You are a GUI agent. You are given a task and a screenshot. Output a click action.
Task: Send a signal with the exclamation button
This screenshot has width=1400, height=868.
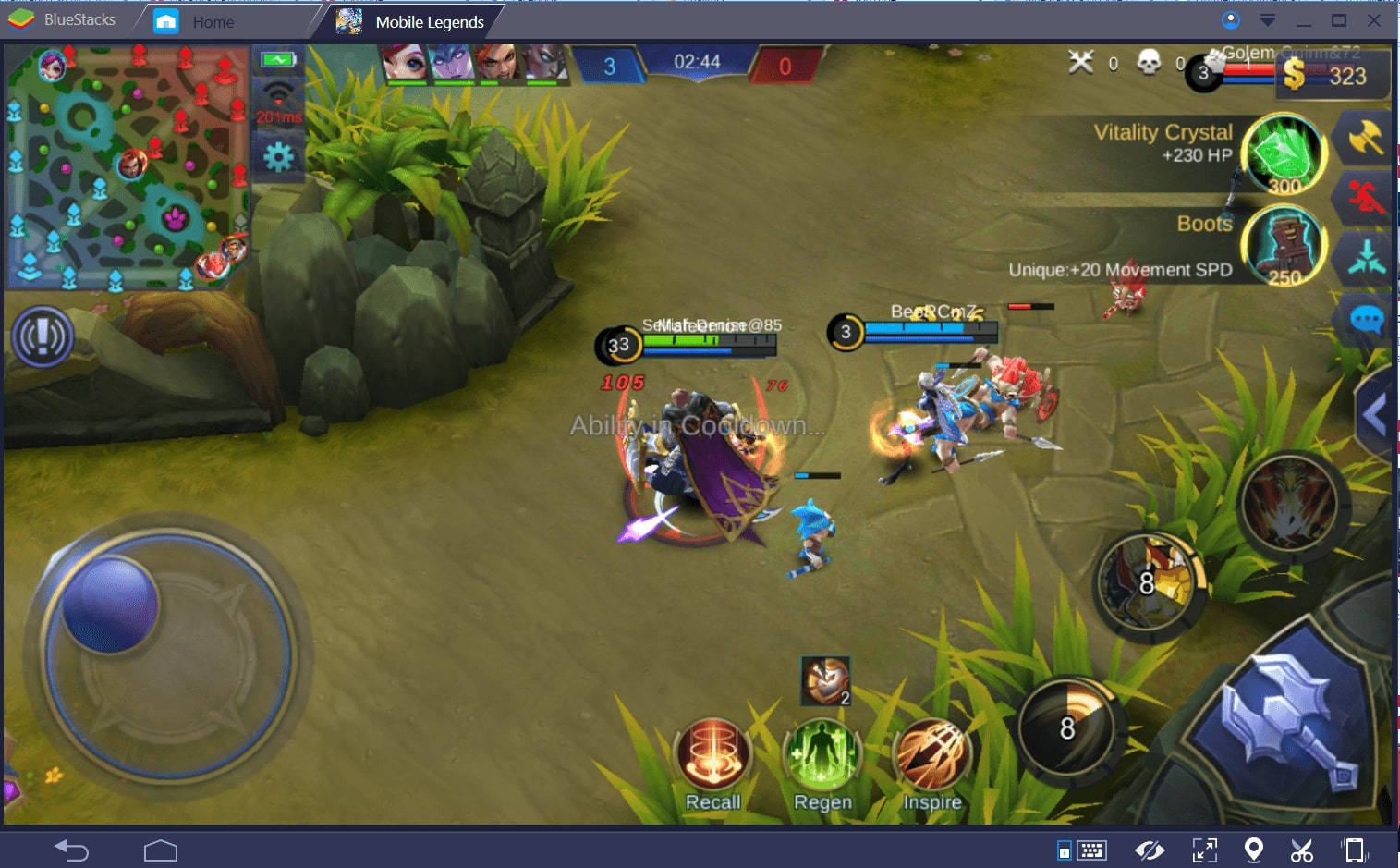(x=43, y=336)
